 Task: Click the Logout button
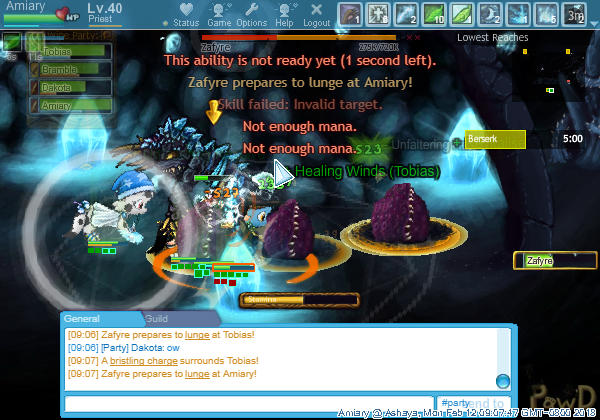click(316, 14)
